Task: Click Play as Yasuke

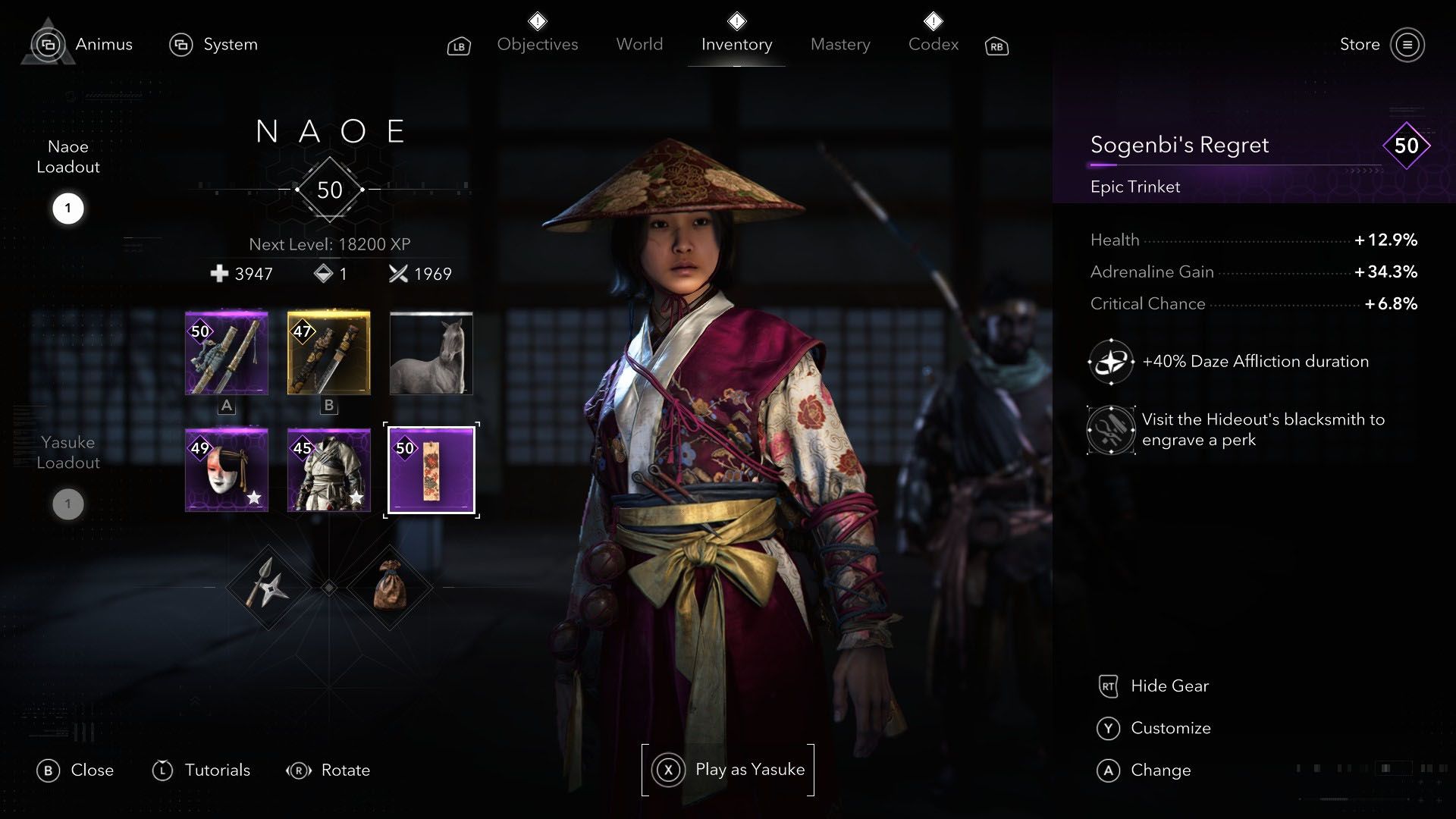Action: pos(727,769)
